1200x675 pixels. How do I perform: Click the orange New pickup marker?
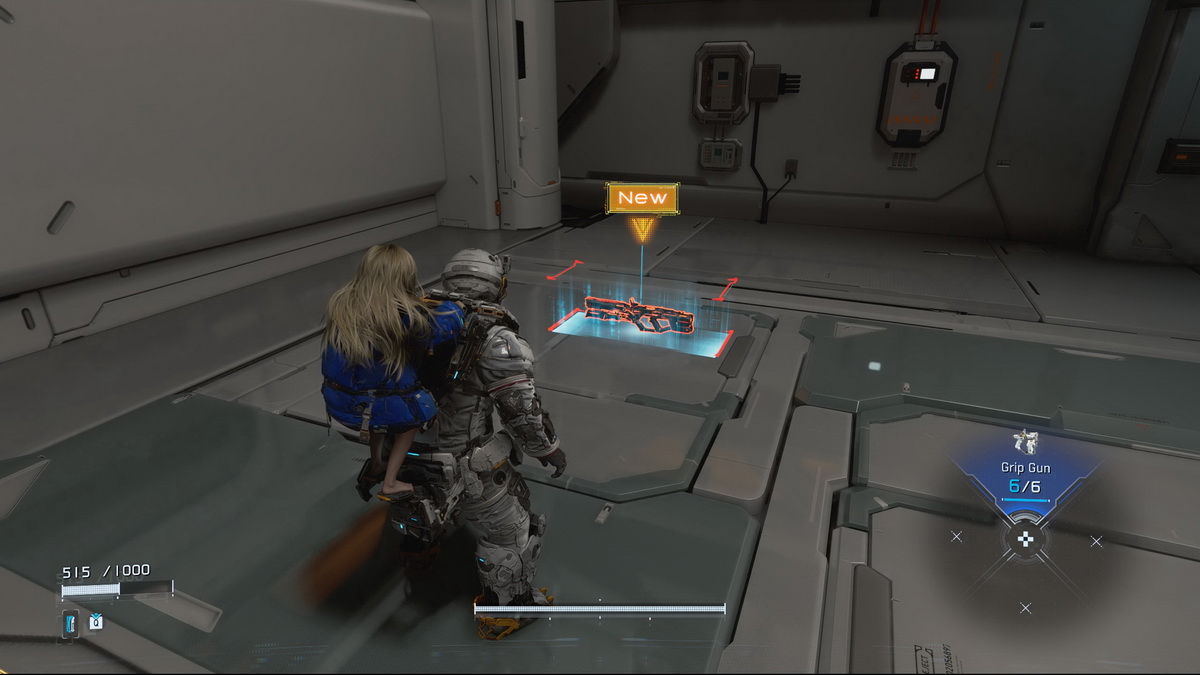642,199
